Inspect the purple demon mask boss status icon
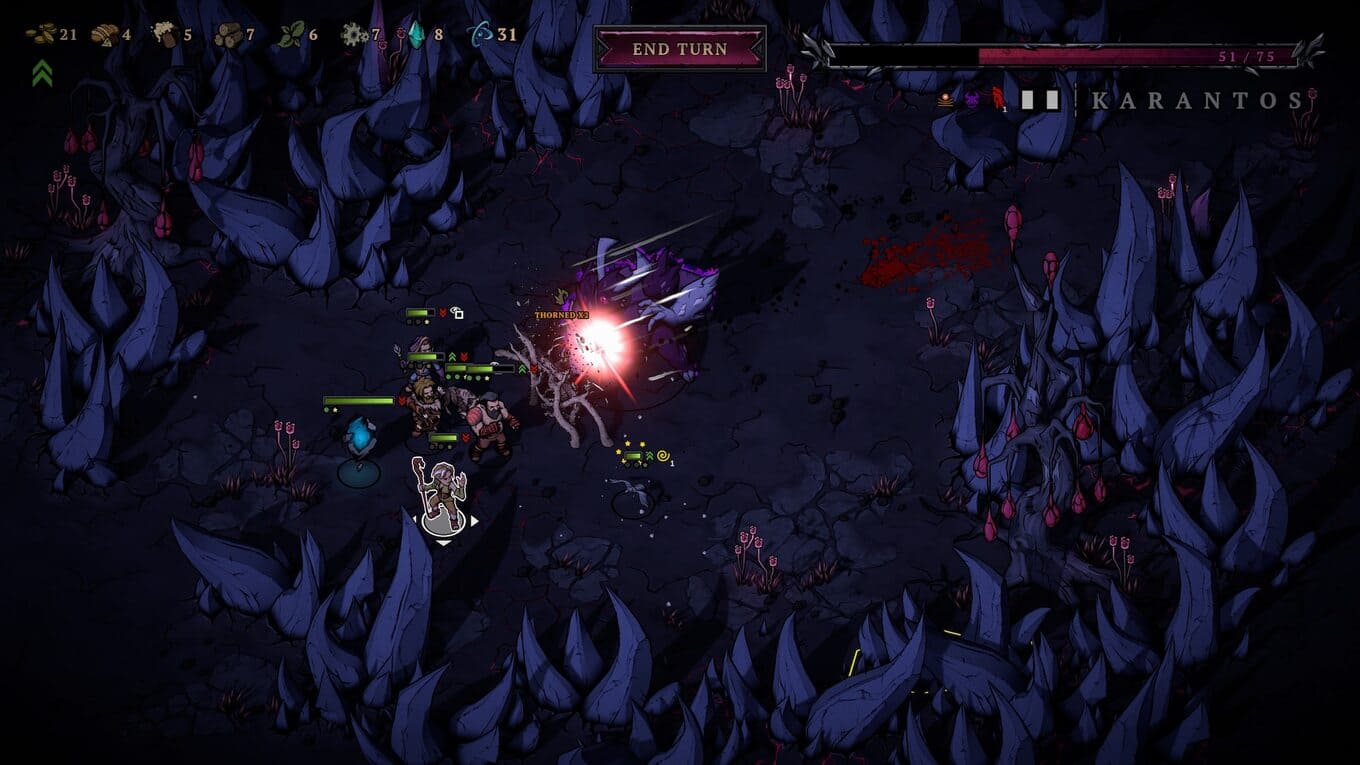Screen dimensions: 1360x765 coord(970,99)
